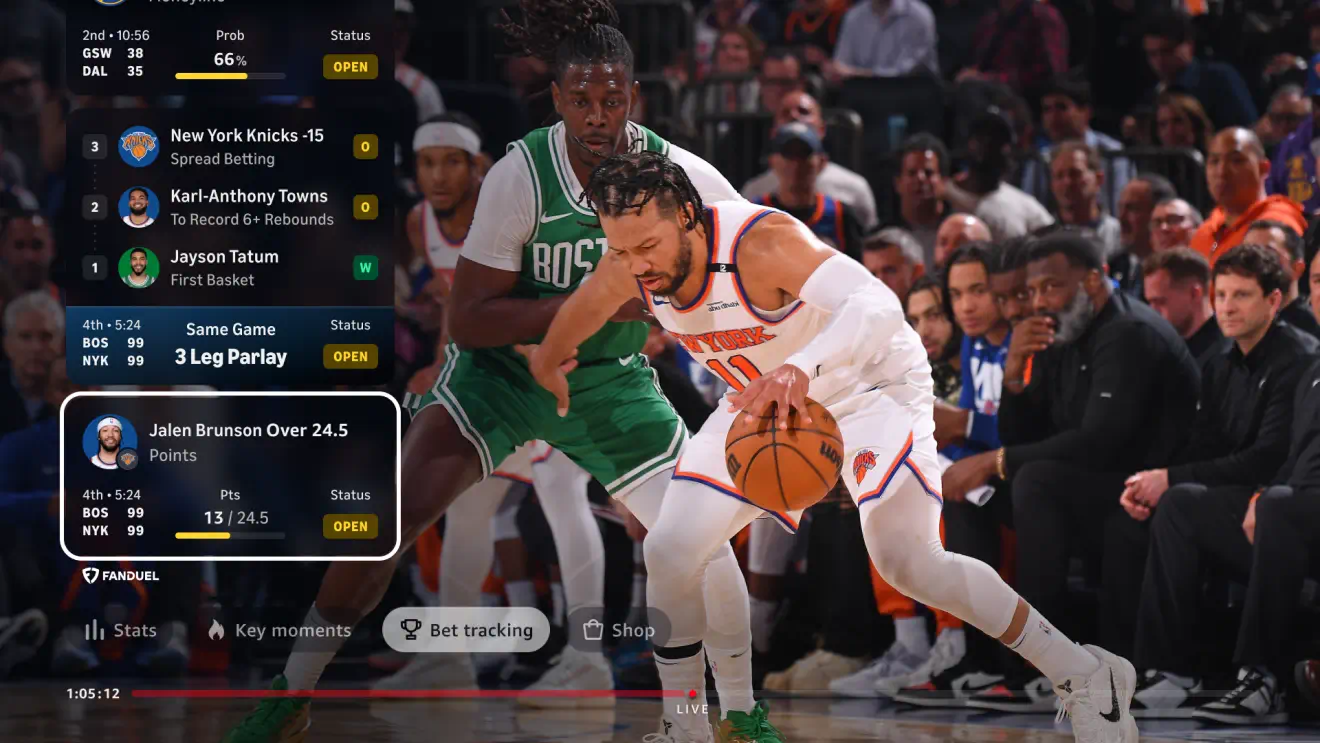Select the Karl-Anthony Towns rebounds leg
Image resolution: width=1320 pixels, height=743 pixels.
pos(248,207)
